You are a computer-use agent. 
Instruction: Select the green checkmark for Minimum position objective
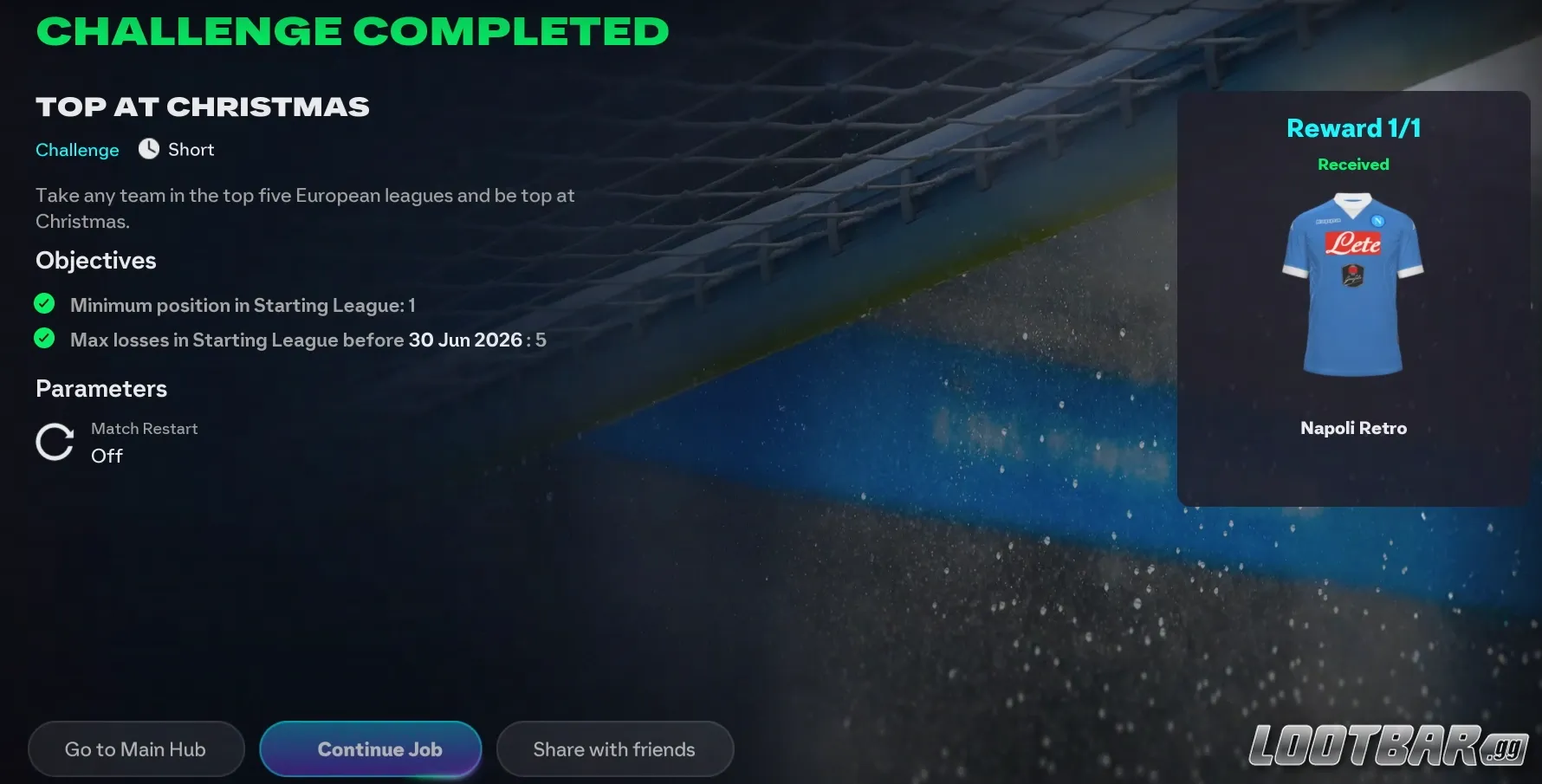pyautogui.click(x=44, y=304)
